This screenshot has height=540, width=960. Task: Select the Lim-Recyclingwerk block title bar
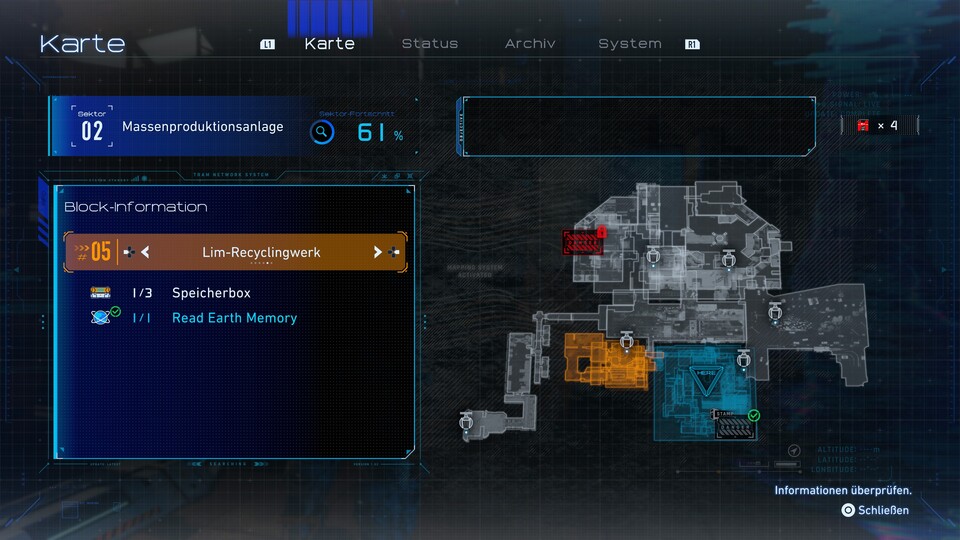[x=261, y=253]
